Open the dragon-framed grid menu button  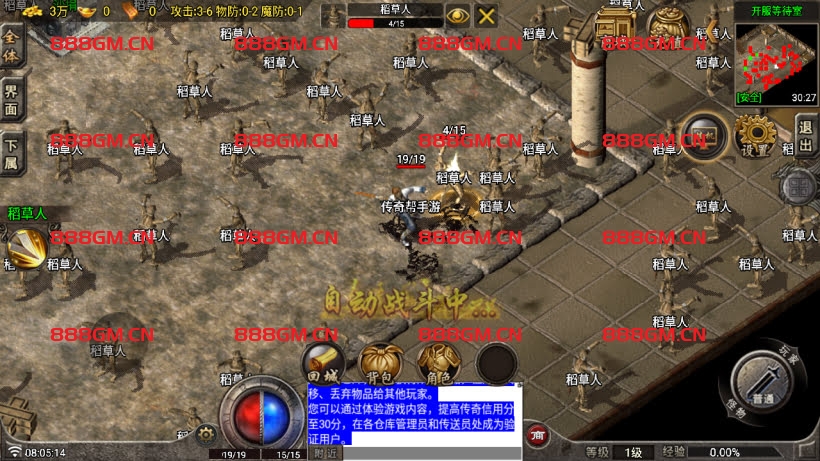800,187
